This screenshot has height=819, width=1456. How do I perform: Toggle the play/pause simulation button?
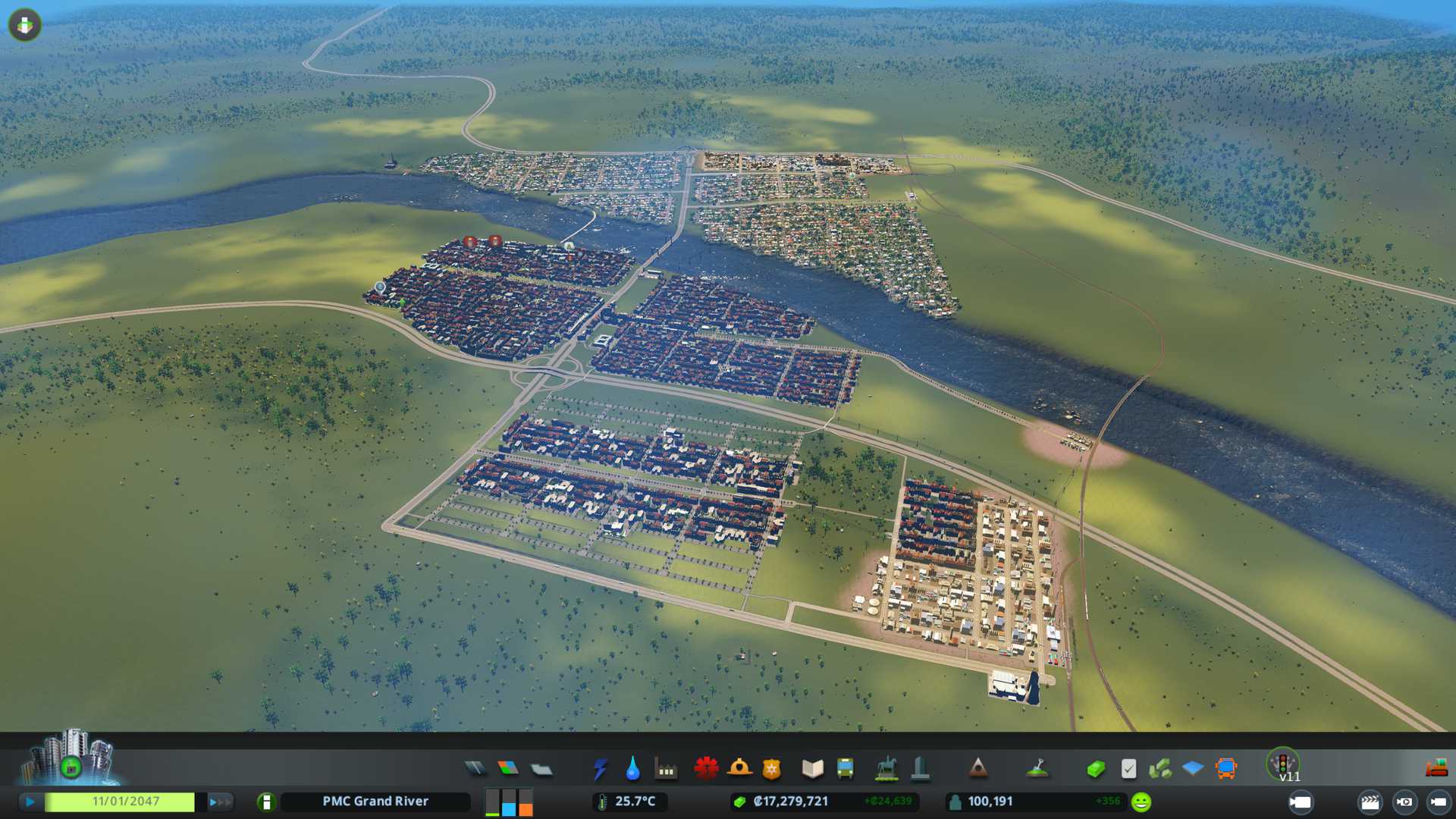pyautogui.click(x=30, y=802)
